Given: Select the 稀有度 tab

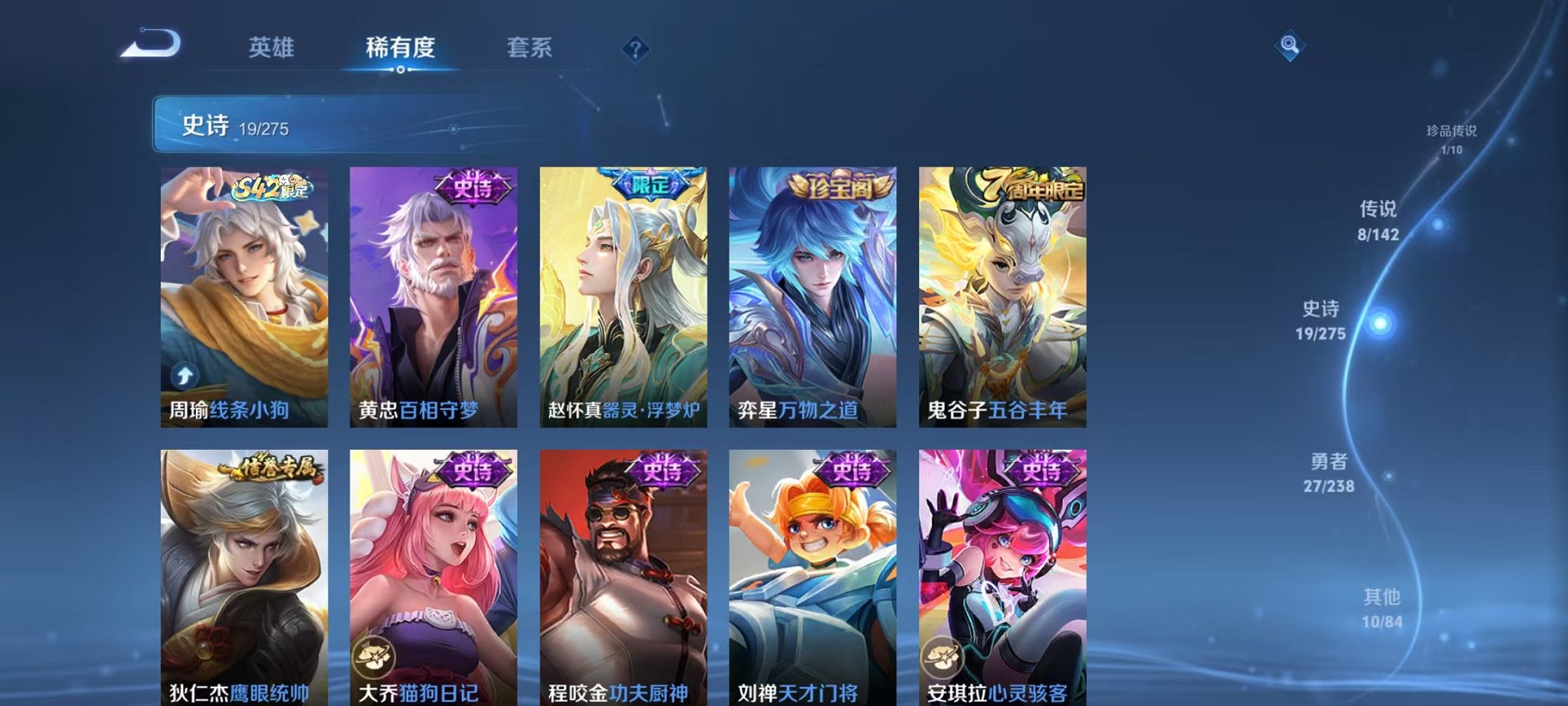Looking at the screenshot, I should coord(399,48).
